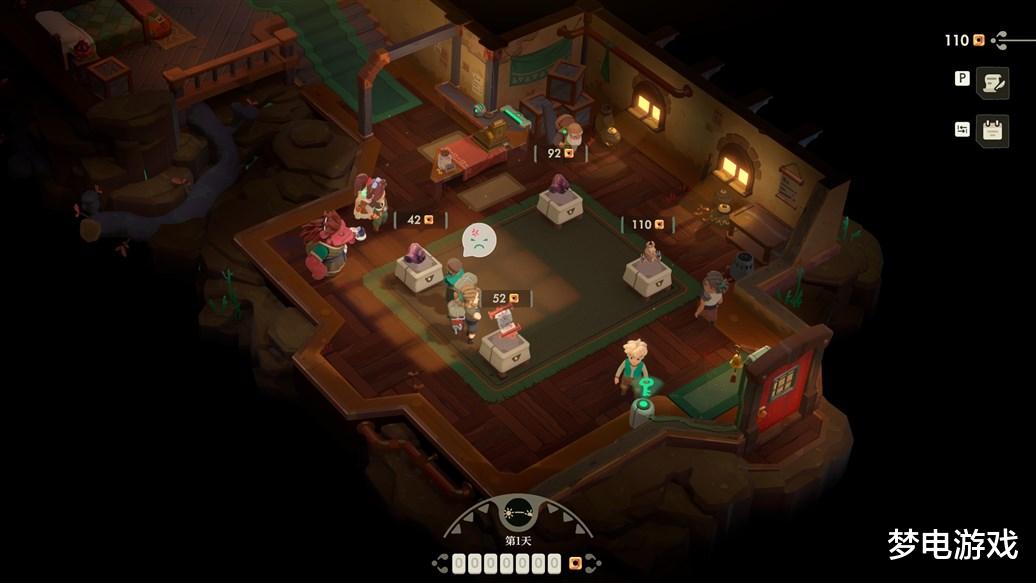Screen dimensions: 1036x583
Task: Open the scroll and quill notebook icon
Action: click(992, 83)
